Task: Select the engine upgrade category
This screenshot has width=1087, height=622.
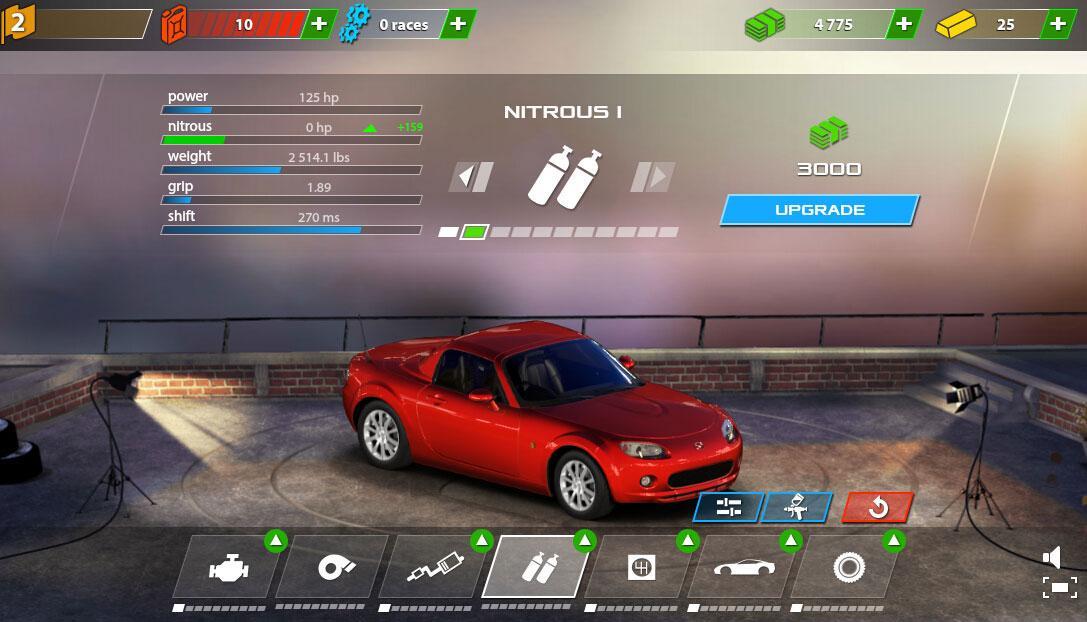Action: (228, 567)
